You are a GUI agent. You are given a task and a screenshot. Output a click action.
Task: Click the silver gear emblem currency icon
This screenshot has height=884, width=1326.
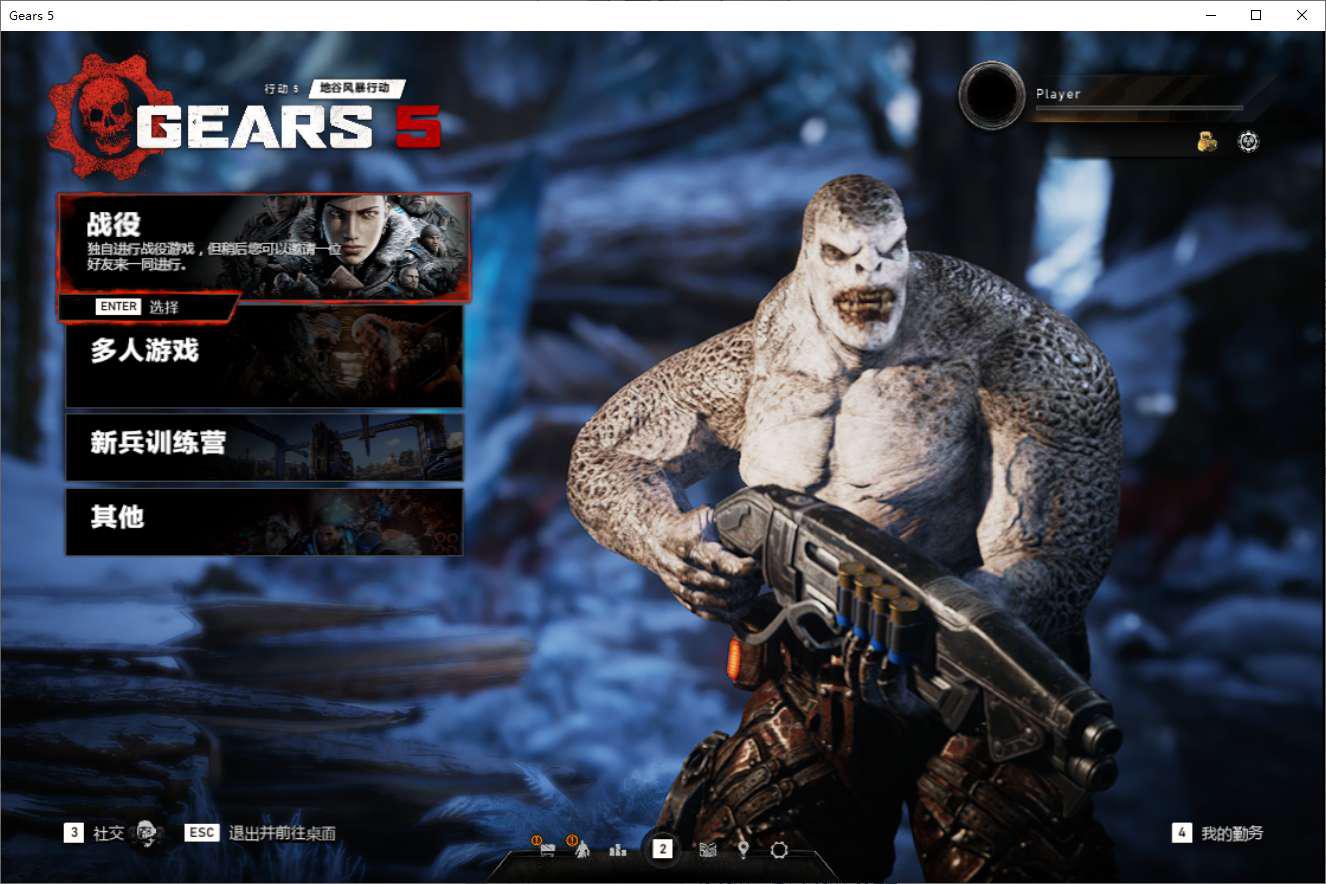point(1248,142)
